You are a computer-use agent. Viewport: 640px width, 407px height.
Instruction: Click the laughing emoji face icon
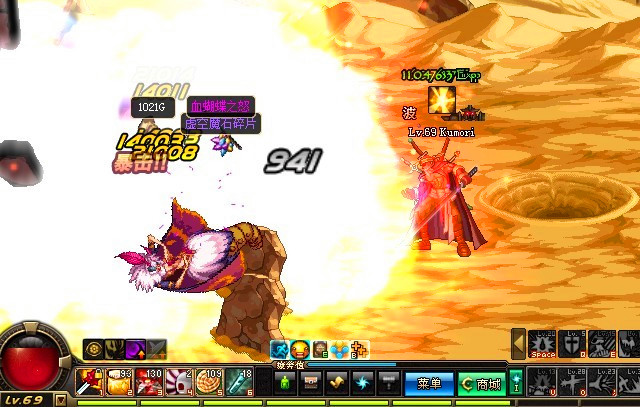tap(299, 349)
